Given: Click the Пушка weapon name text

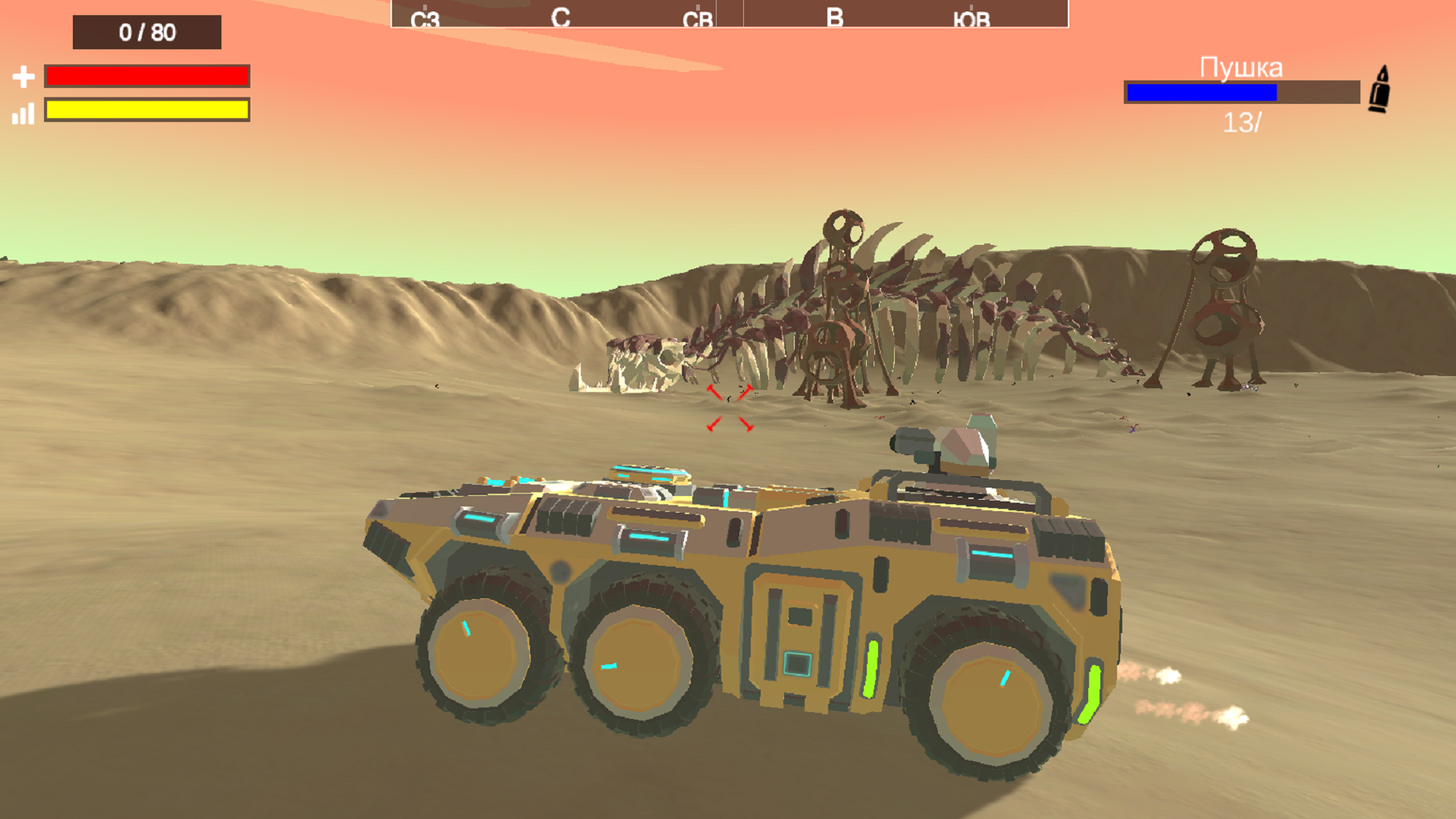Looking at the screenshot, I should pyautogui.click(x=1241, y=68).
